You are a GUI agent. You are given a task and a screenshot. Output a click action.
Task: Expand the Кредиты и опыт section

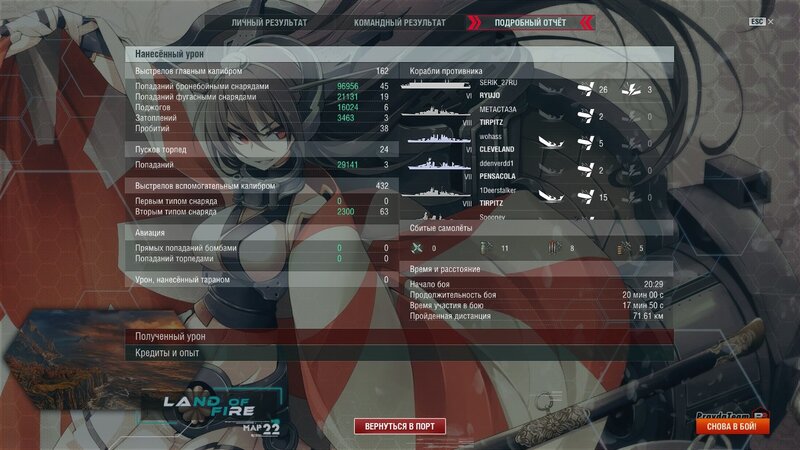tap(399, 353)
